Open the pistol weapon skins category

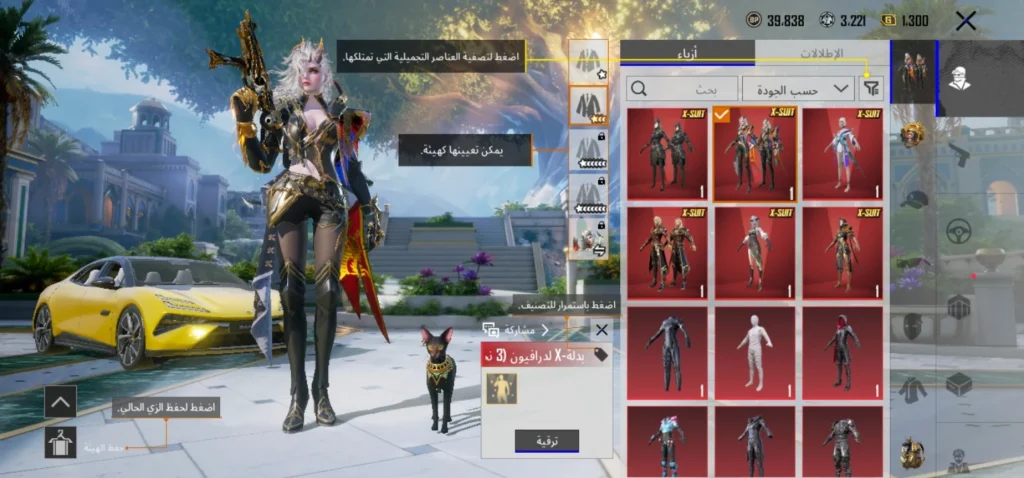pyautogui.click(x=958, y=155)
